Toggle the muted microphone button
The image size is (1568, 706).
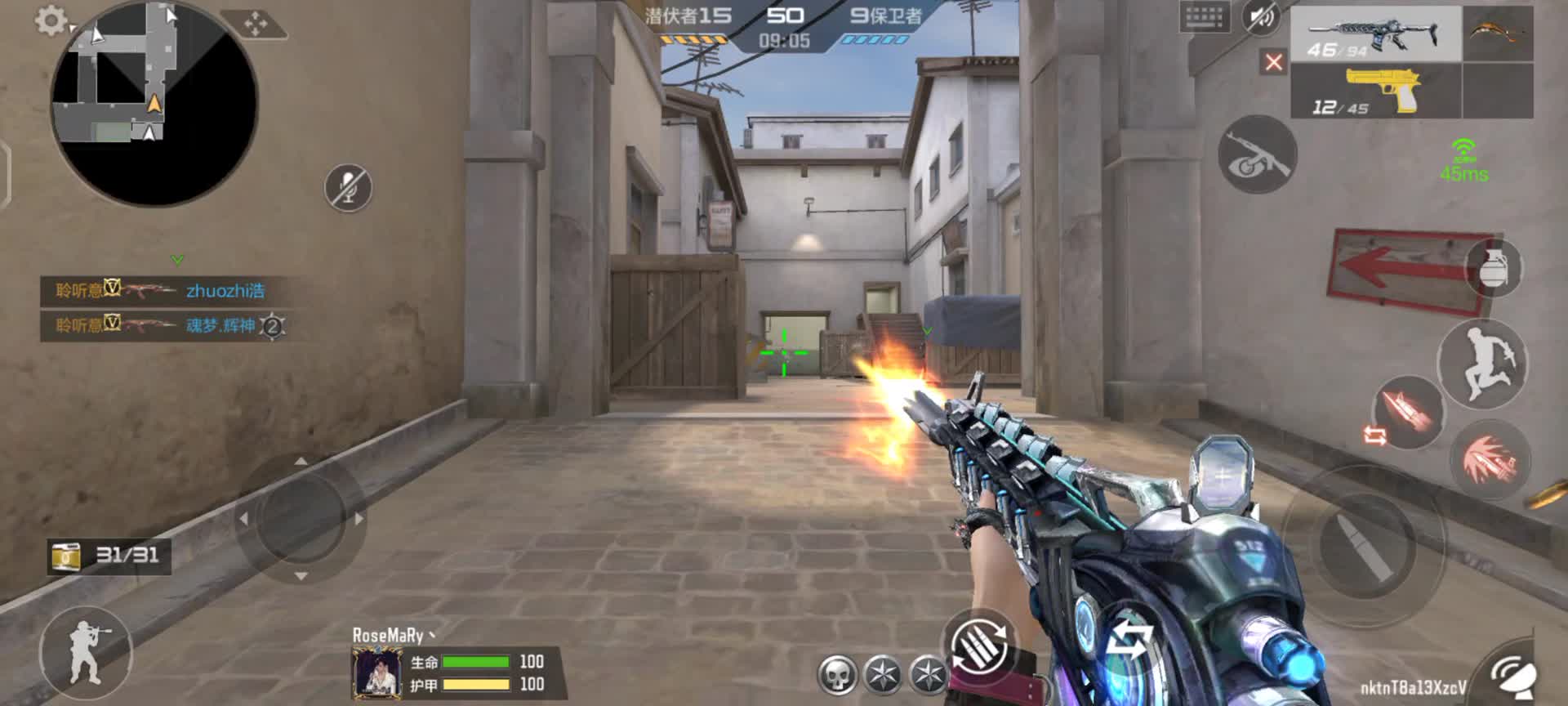click(x=349, y=188)
